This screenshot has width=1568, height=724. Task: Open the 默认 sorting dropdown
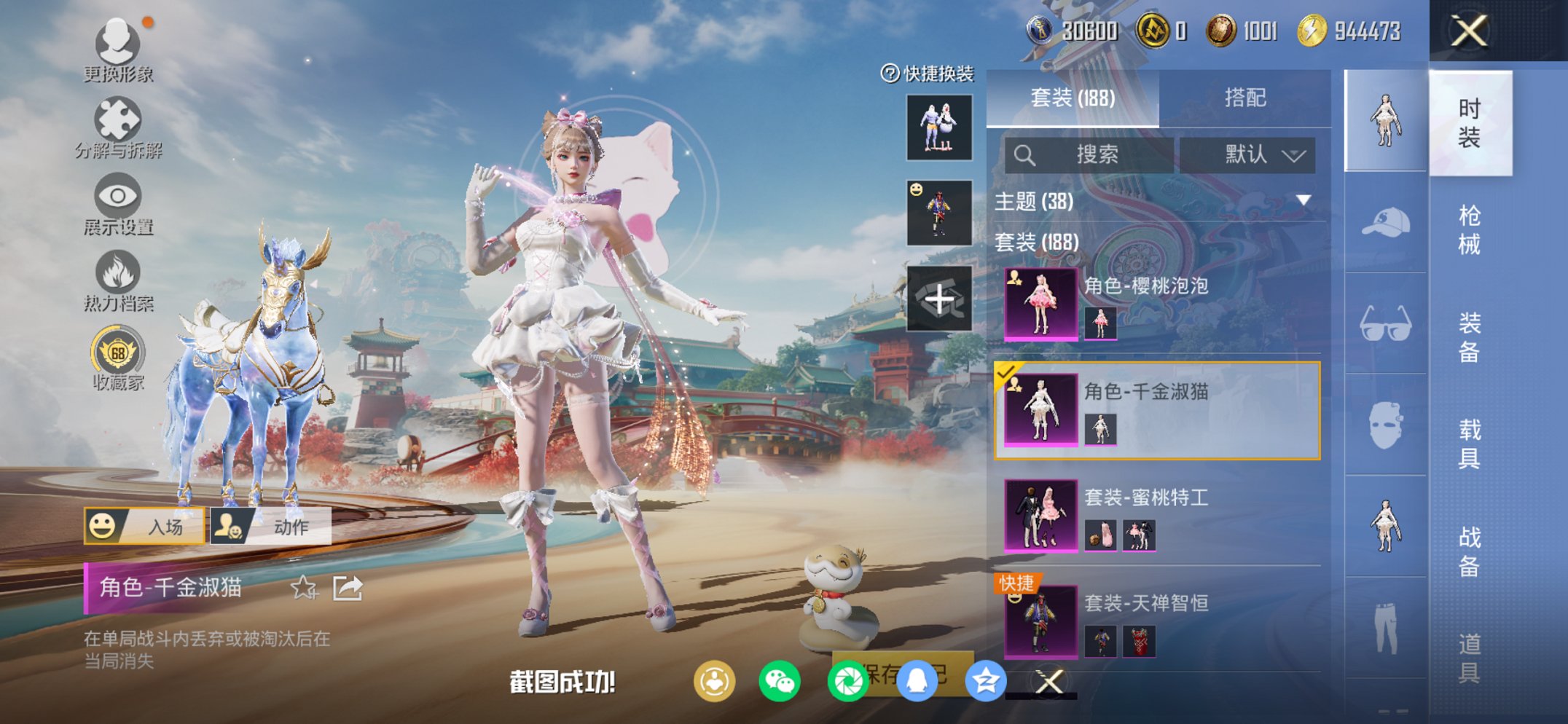click(x=1255, y=155)
